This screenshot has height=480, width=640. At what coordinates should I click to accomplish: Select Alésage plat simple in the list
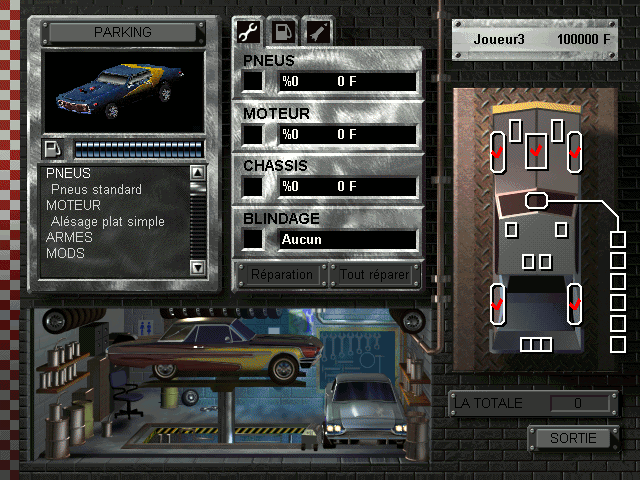(x=107, y=222)
